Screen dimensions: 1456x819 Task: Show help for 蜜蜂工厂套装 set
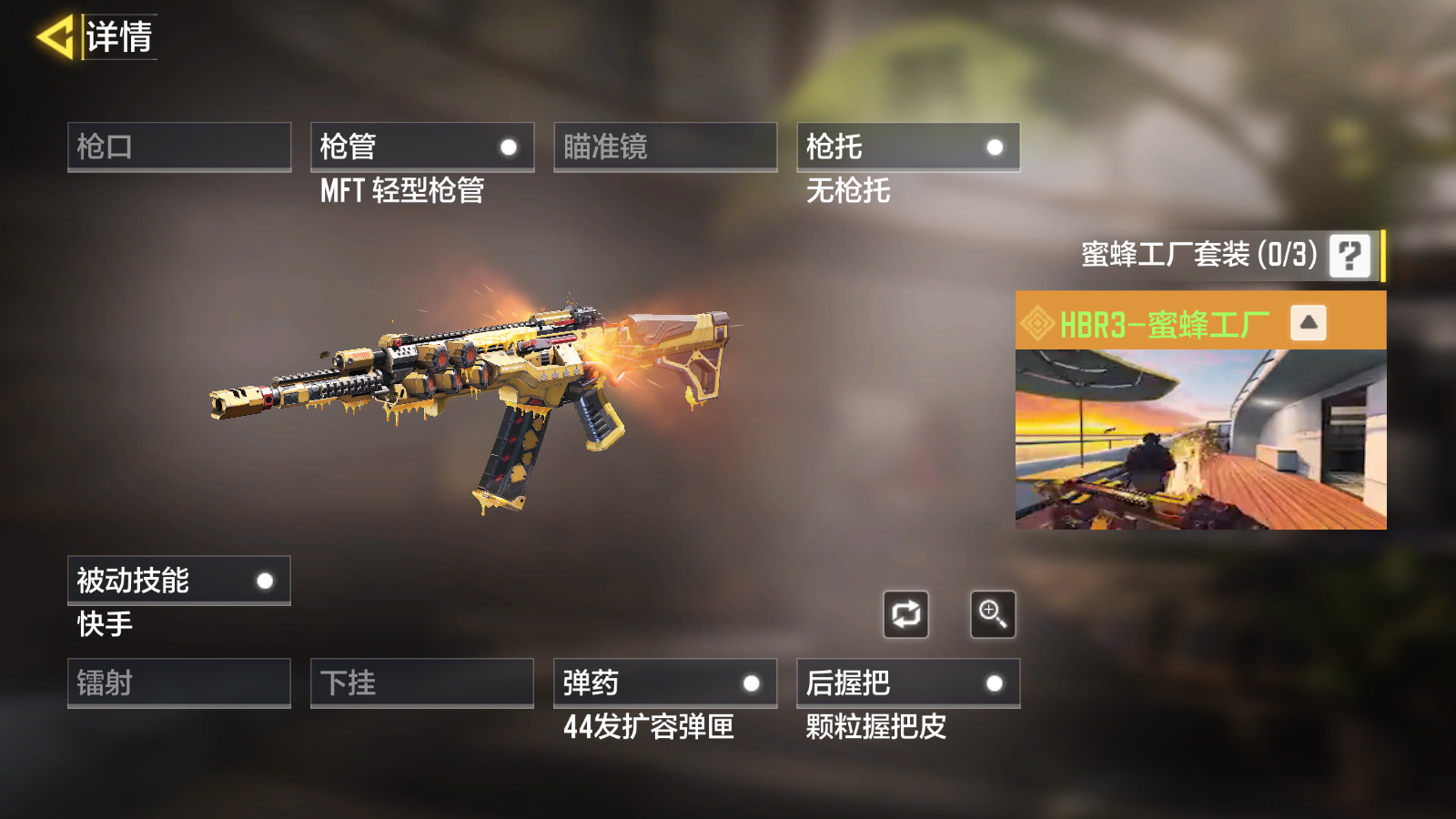pos(1350,256)
